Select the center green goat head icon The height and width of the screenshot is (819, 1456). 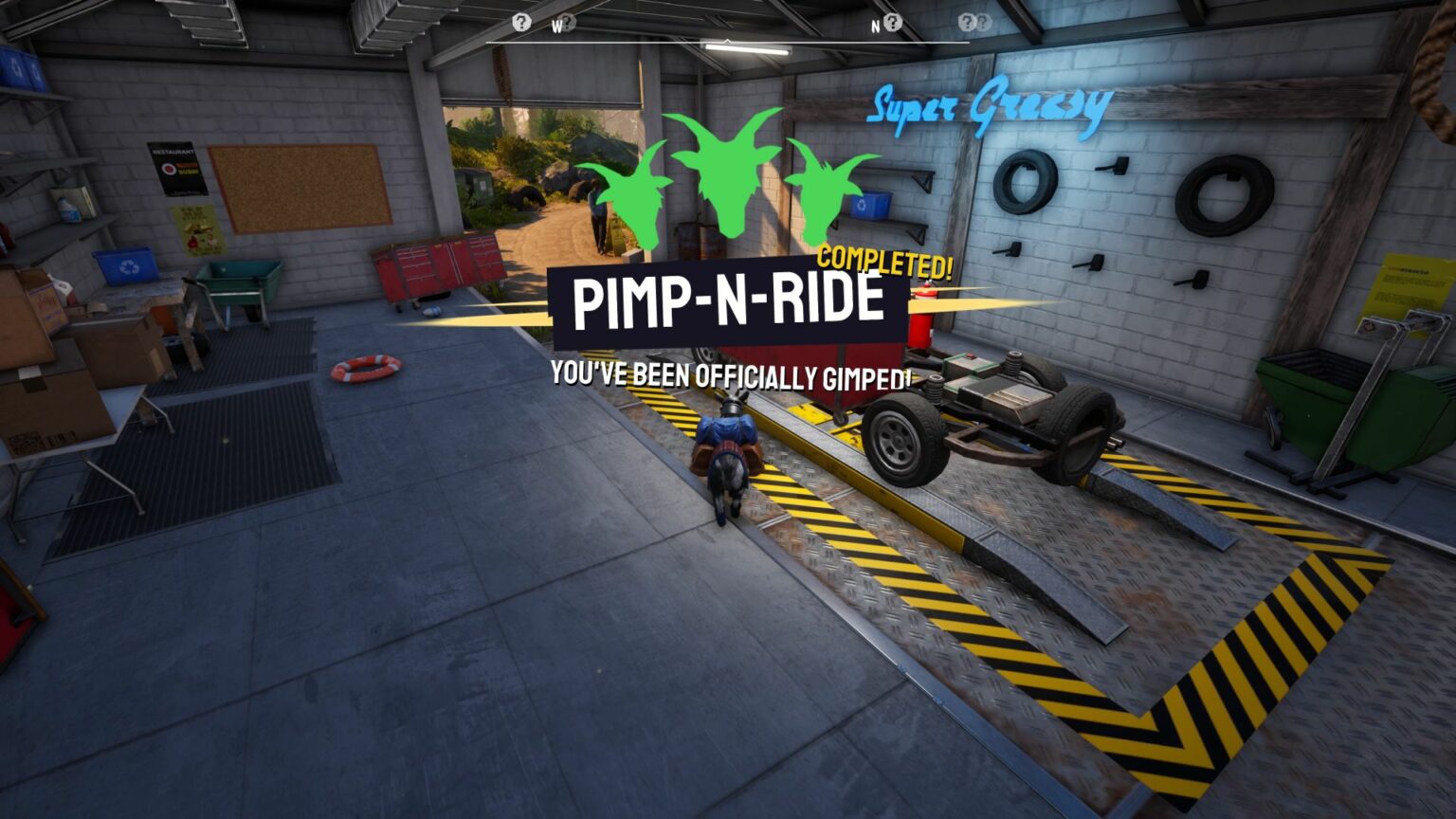[726, 175]
